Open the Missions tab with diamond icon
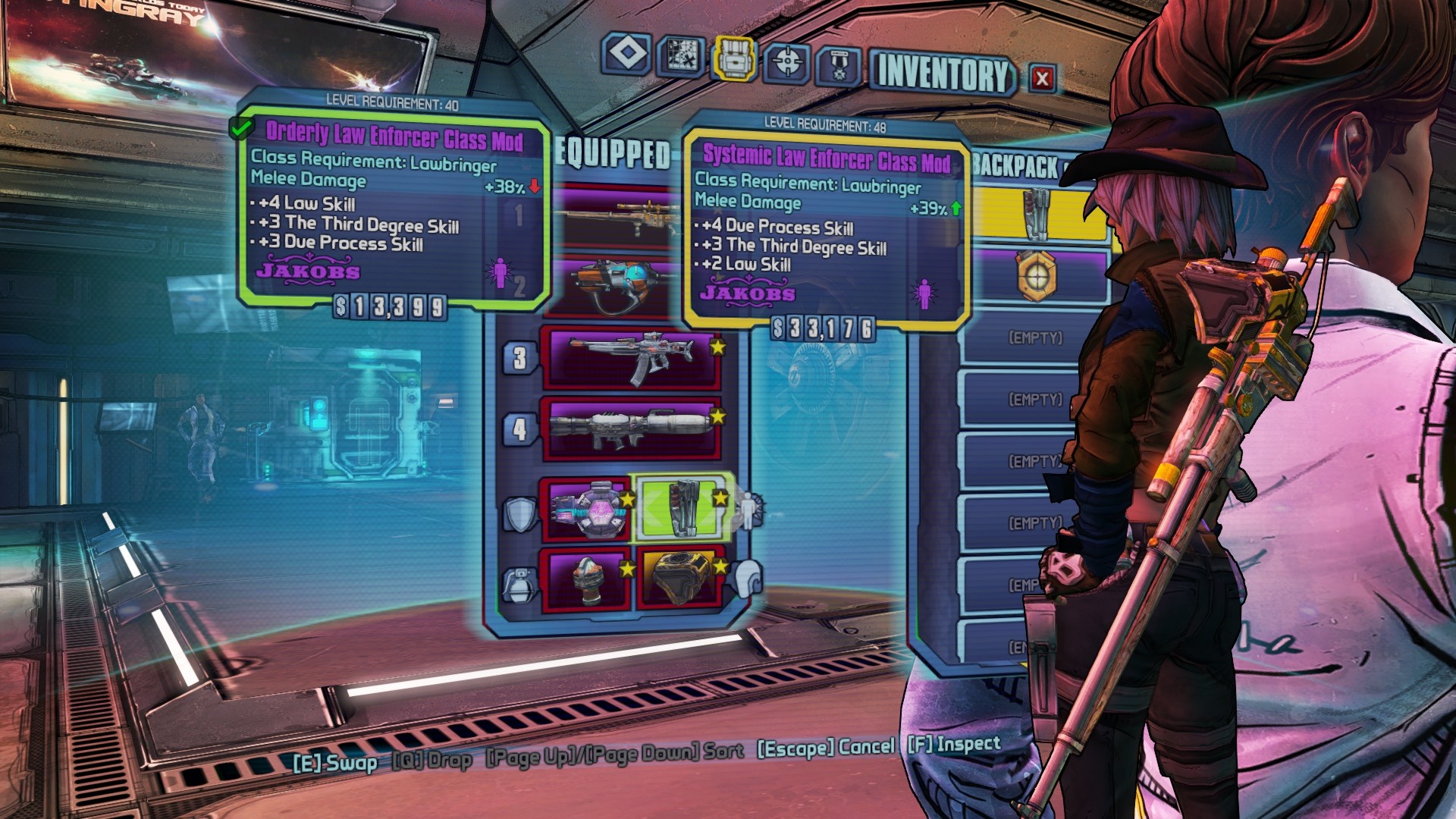The width and height of the screenshot is (1456, 819). (627, 55)
